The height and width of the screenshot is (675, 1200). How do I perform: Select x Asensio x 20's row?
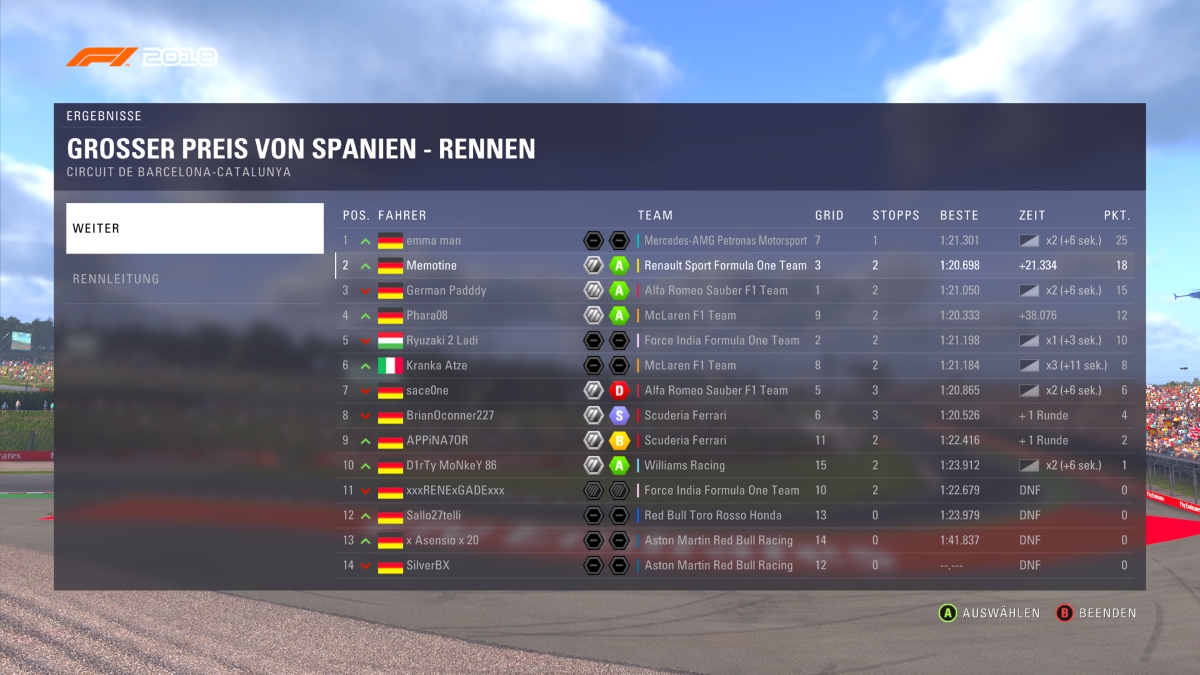point(735,541)
